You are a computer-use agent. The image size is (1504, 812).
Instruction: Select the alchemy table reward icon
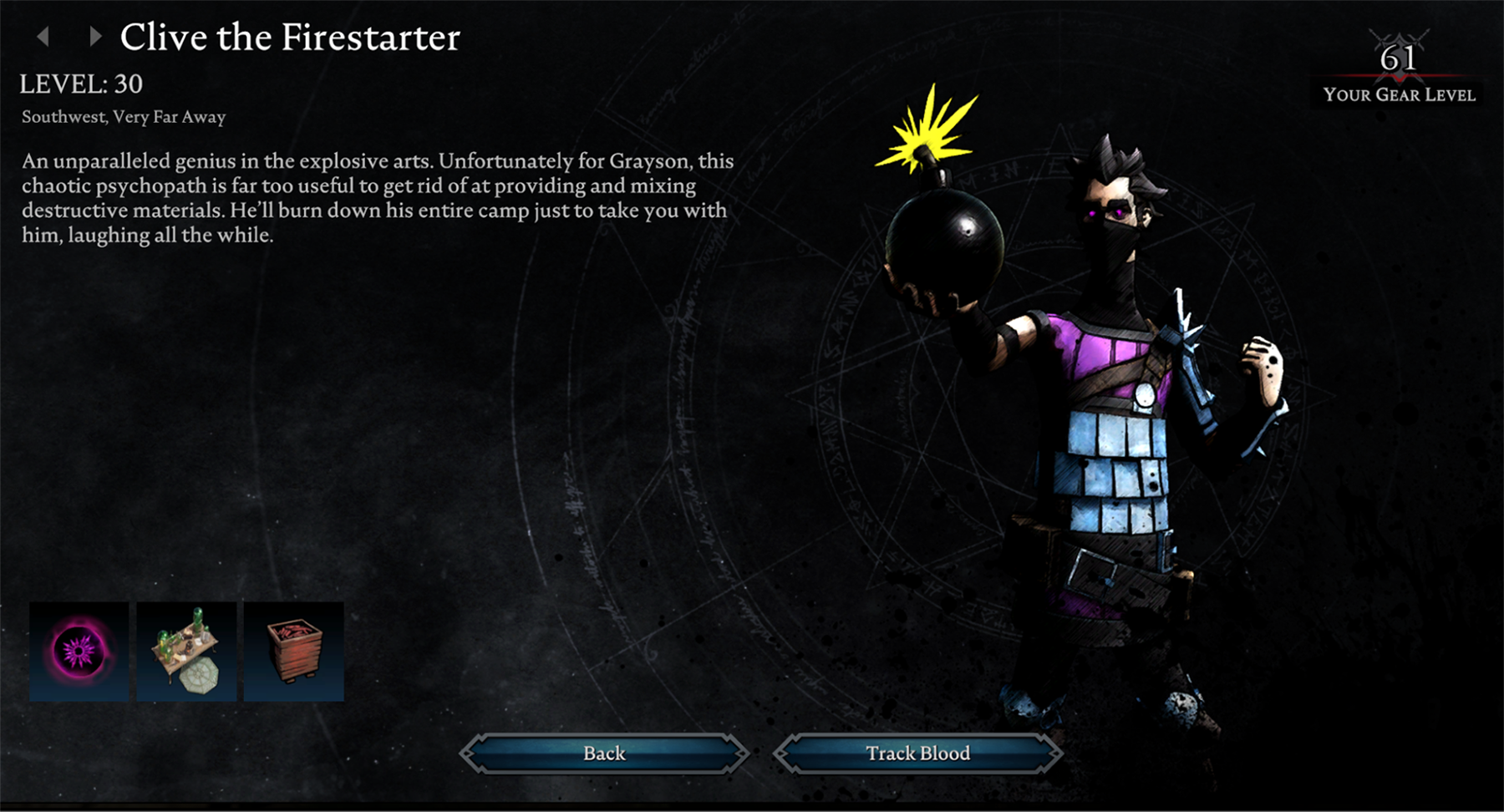point(186,652)
